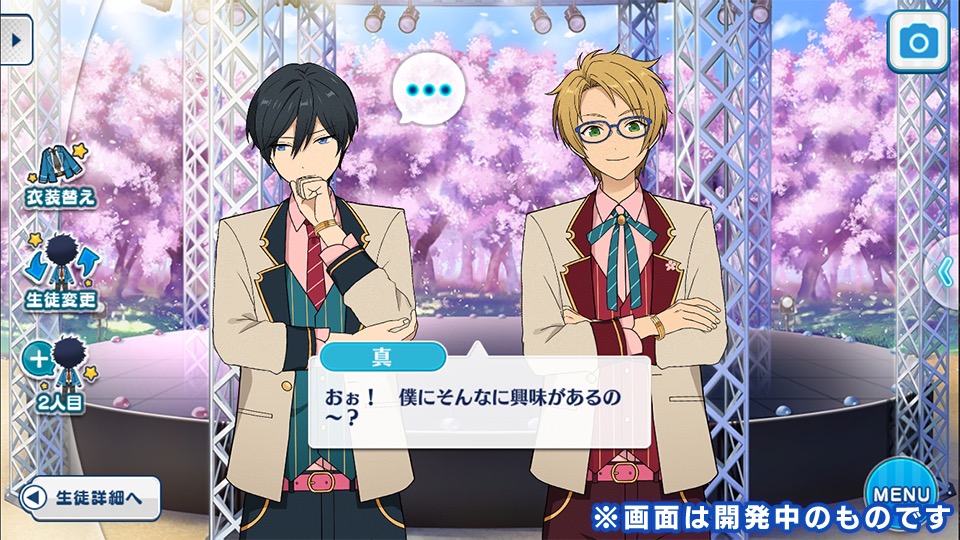The width and height of the screenshot is (960, 540).
Task: Take a screenshot with the camera button
Action: tap(916, 42)
